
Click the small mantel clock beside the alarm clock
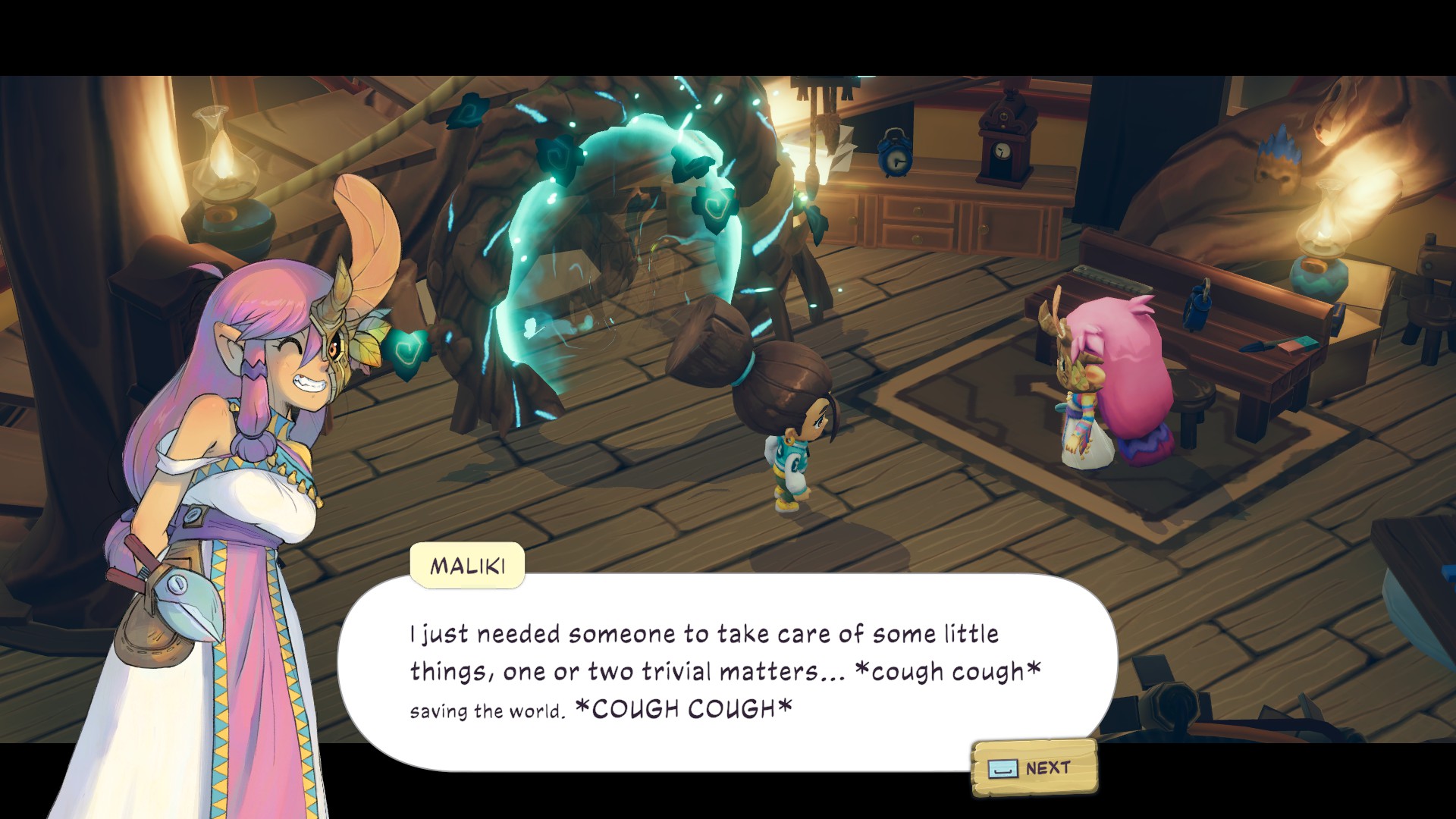pyautogui.click(x=1003, y=152)
